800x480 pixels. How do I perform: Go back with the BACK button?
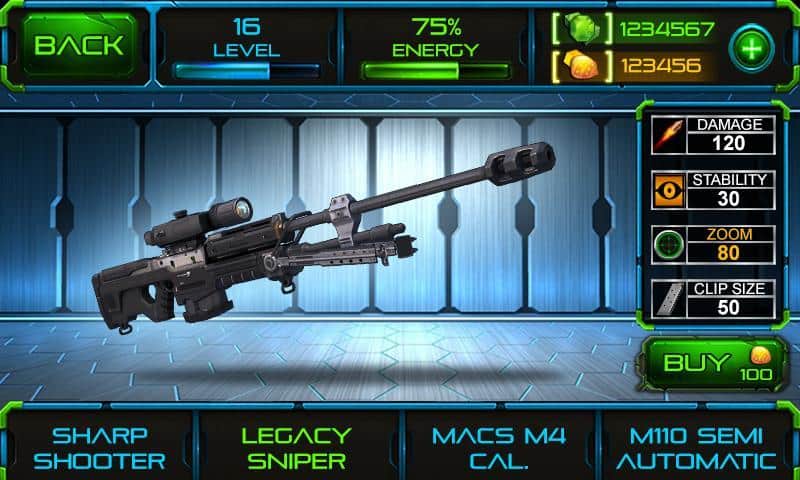click(x=78, y=45)
